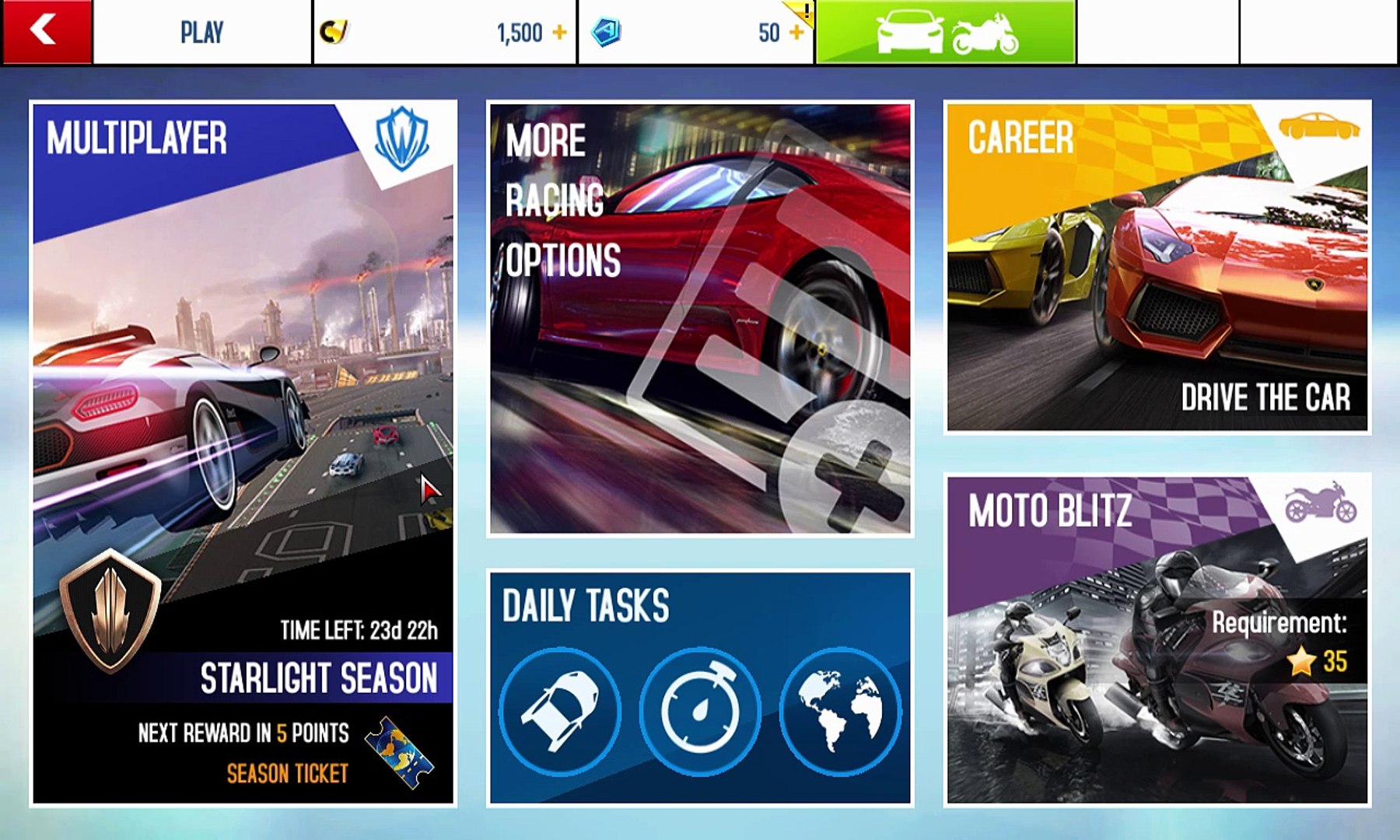This screenshot has width=1400, height=840.
Task: Open the Starlight Season banner
Action: pos(319,677)
